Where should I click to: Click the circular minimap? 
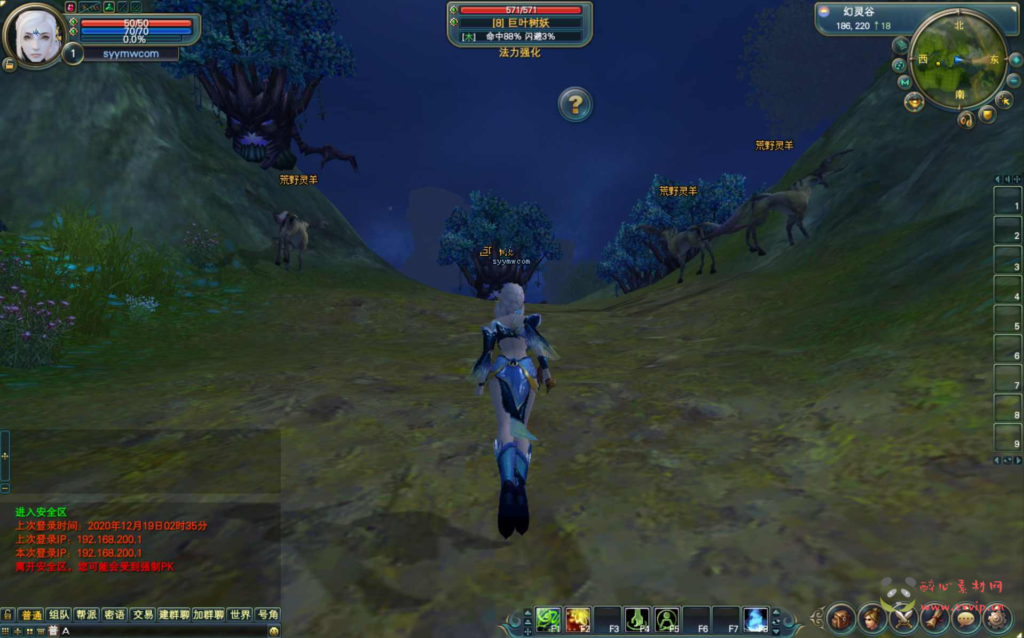[958, 61]
